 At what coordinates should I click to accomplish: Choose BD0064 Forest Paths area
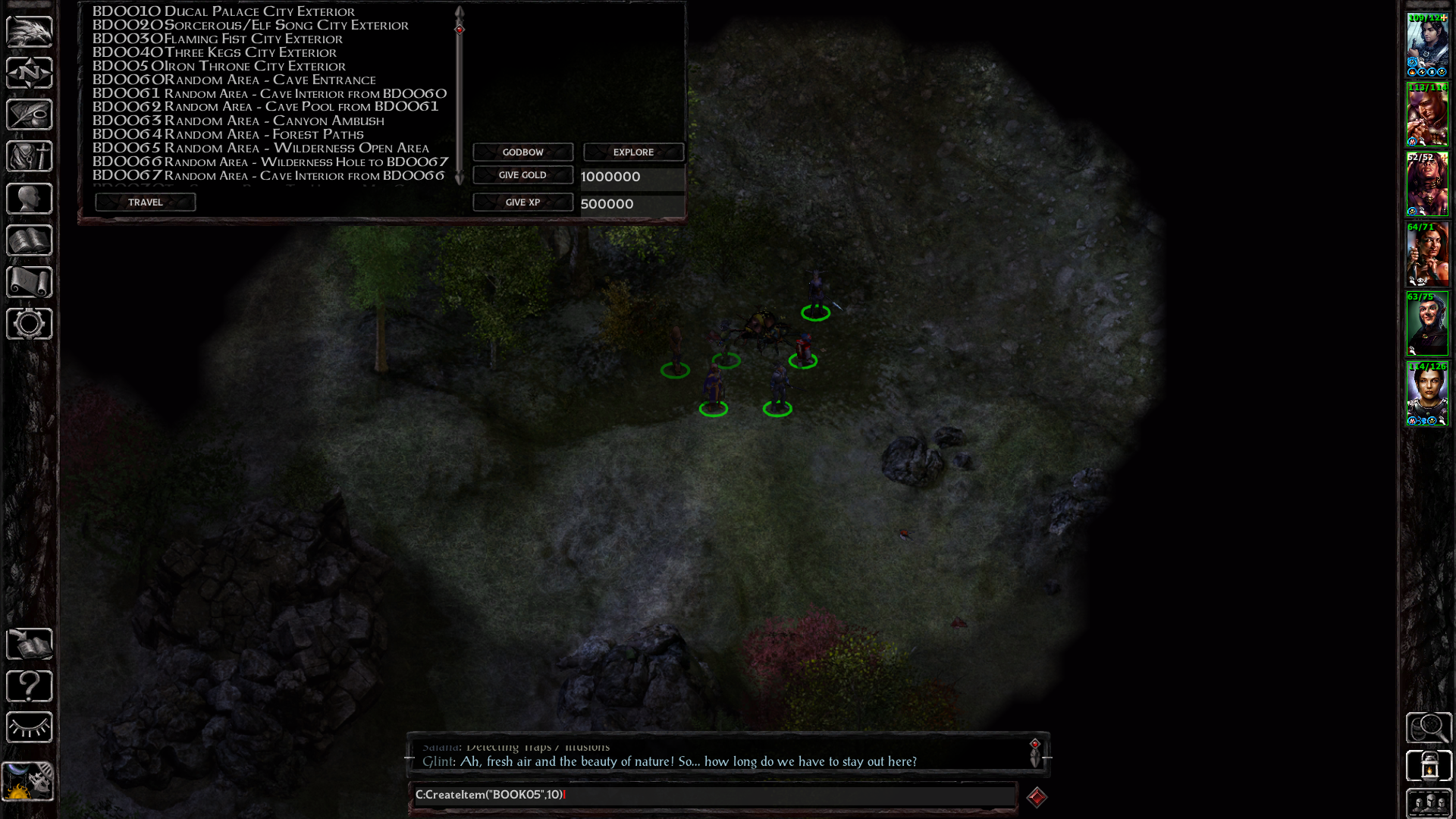pyautogui.click(x=228, y=134)
